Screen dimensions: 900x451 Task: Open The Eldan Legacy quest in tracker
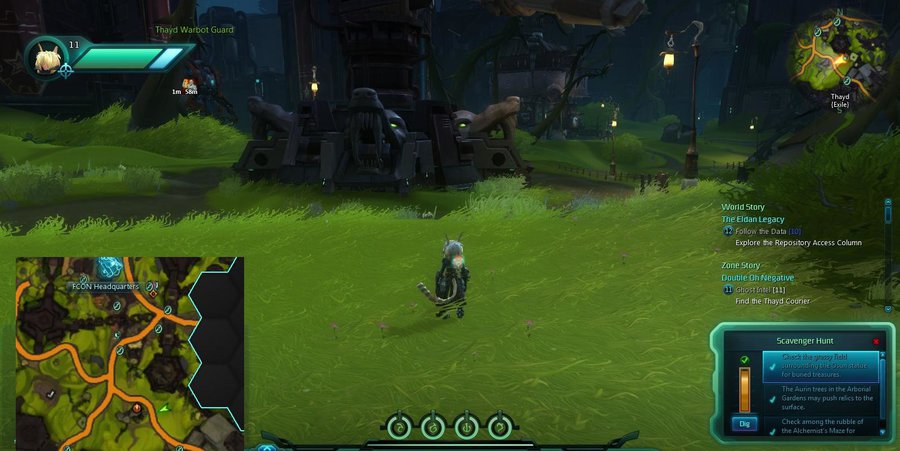tap(753, 219)
